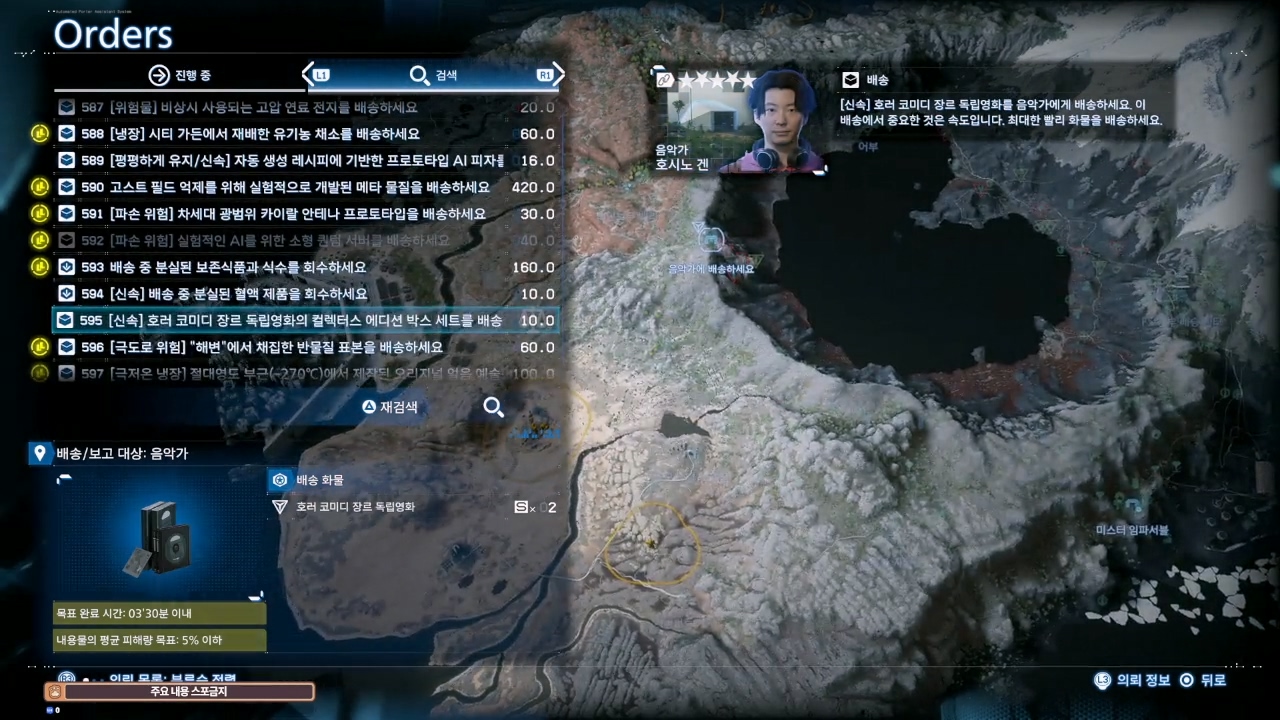Click the 음악가에 배송하세요 map marker
Image resolution: width=1280 pixels, height=720 pixels.
point(711,240)
